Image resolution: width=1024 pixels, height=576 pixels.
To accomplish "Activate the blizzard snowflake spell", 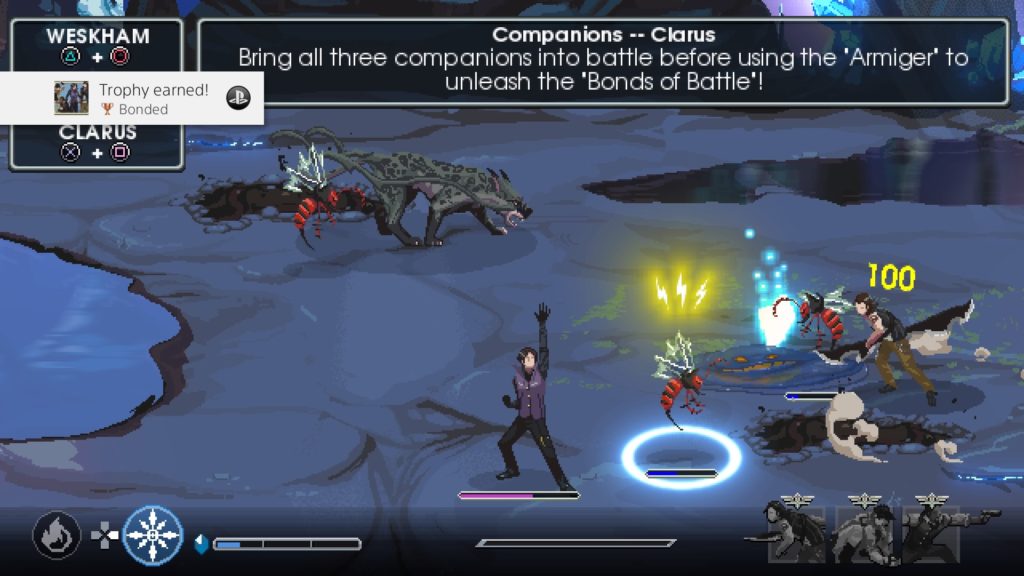I will pyautogui.click(x=153, y=535).
